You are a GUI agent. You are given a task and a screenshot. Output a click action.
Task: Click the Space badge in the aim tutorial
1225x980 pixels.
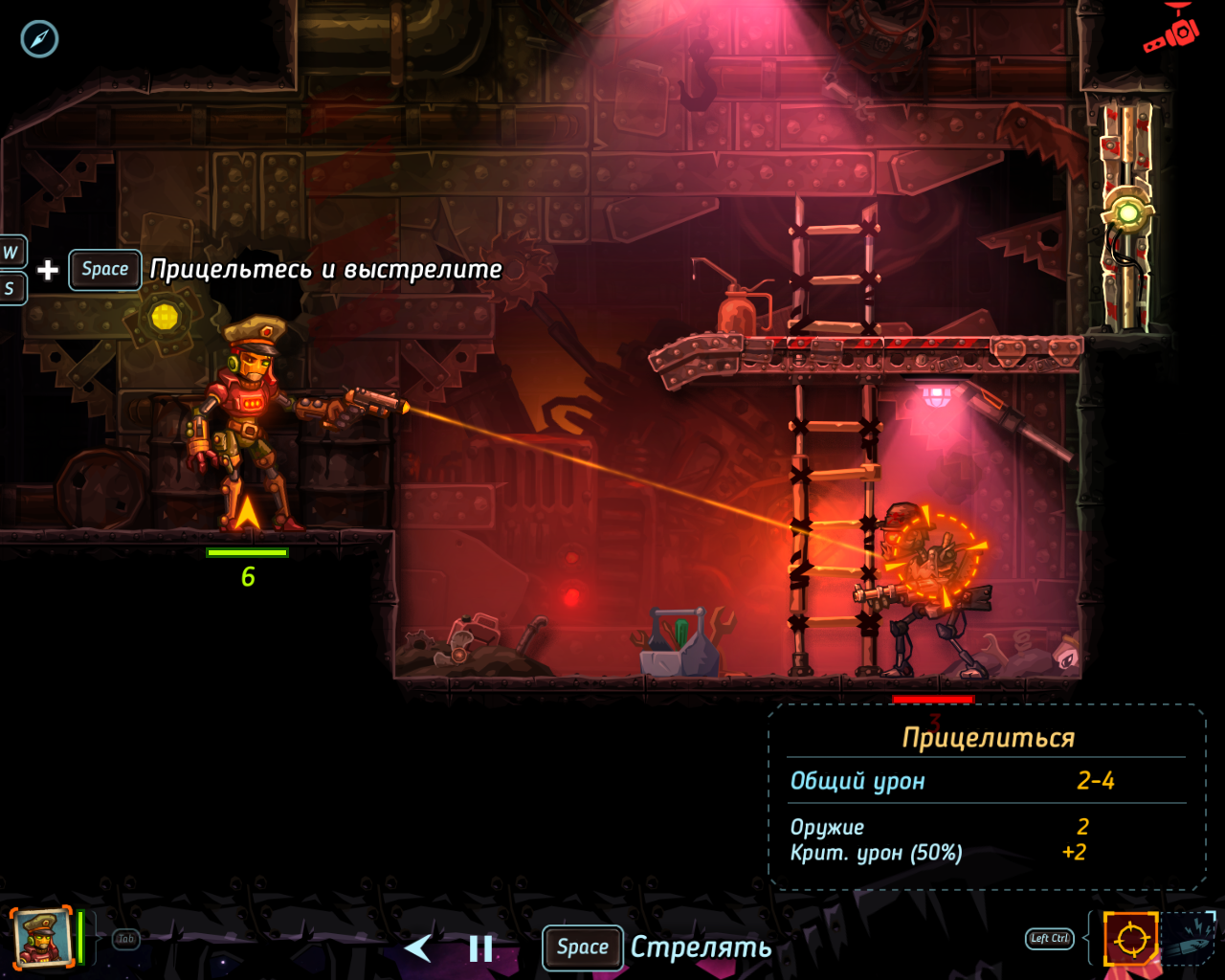104,269
